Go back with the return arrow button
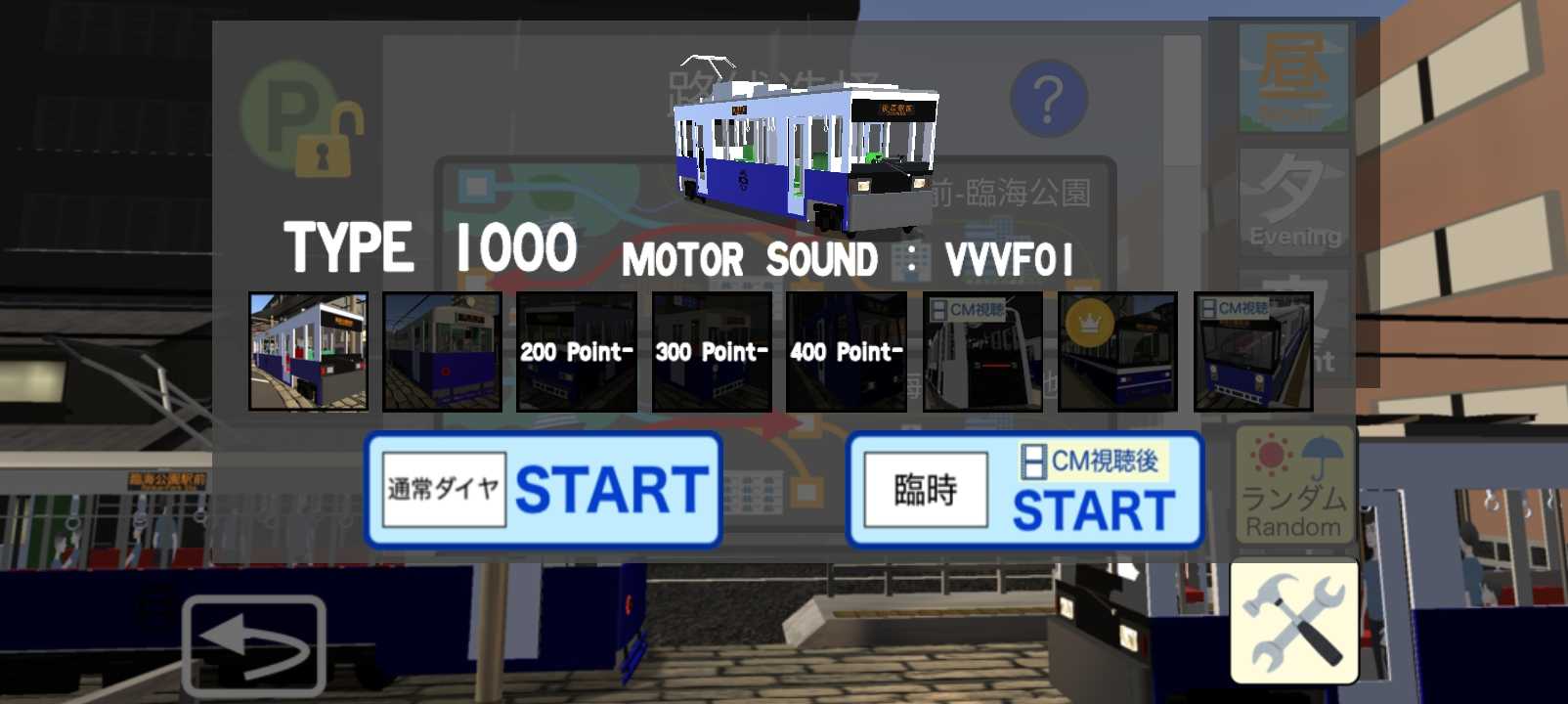 (x=254, y=645)
